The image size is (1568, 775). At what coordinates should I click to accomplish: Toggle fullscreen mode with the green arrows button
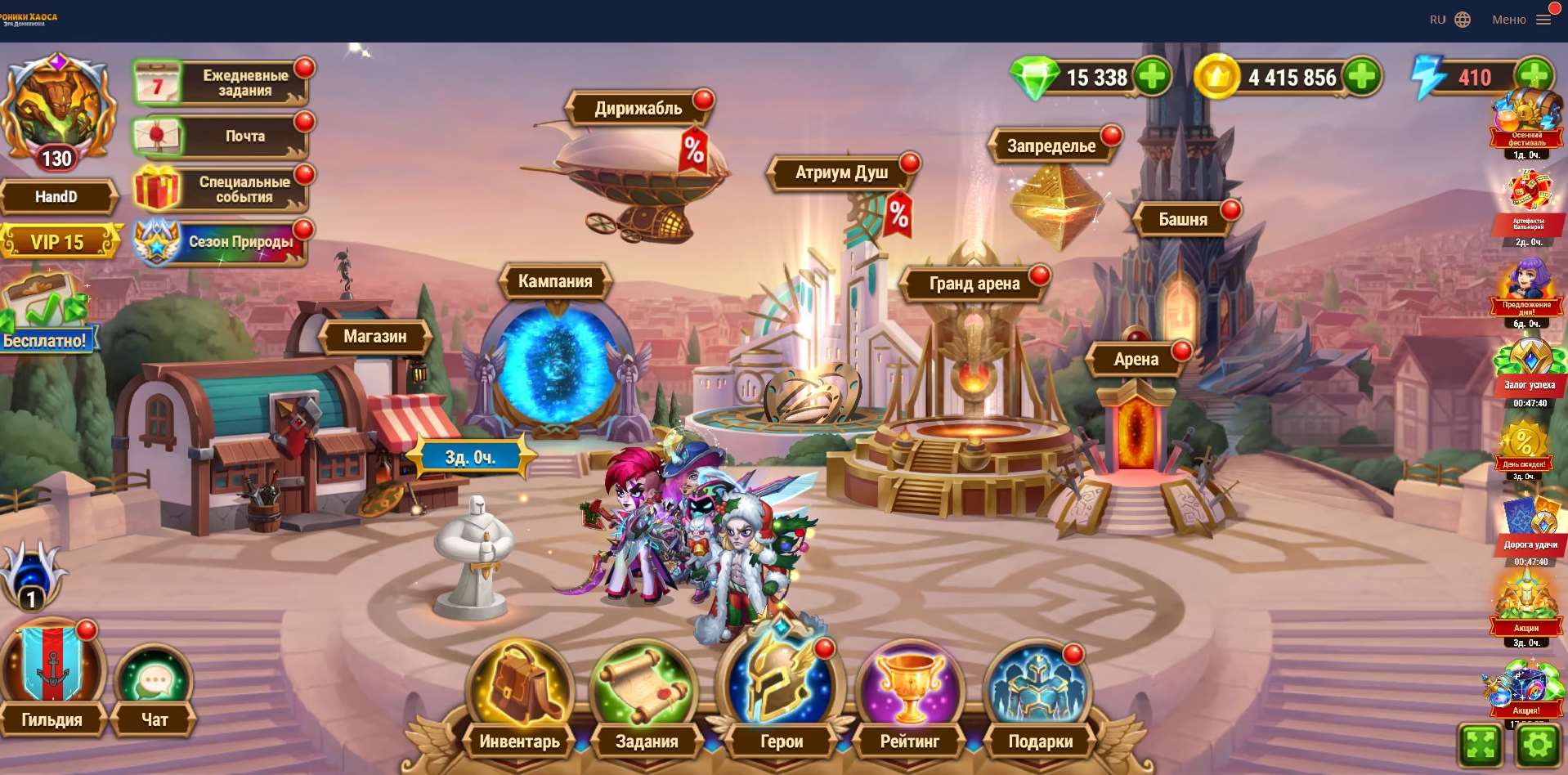(1481, 745)
